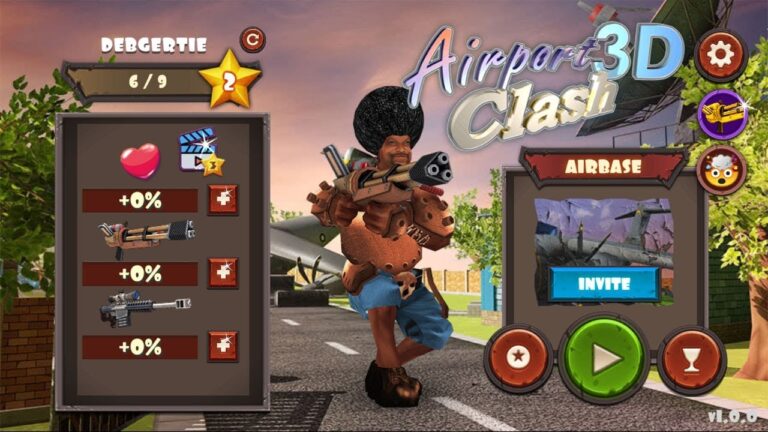Viewport: 768px width, 432px height.
Task: Click the video clapperboard reward icon
Action: pyautogui.click(x=200, y=155)
